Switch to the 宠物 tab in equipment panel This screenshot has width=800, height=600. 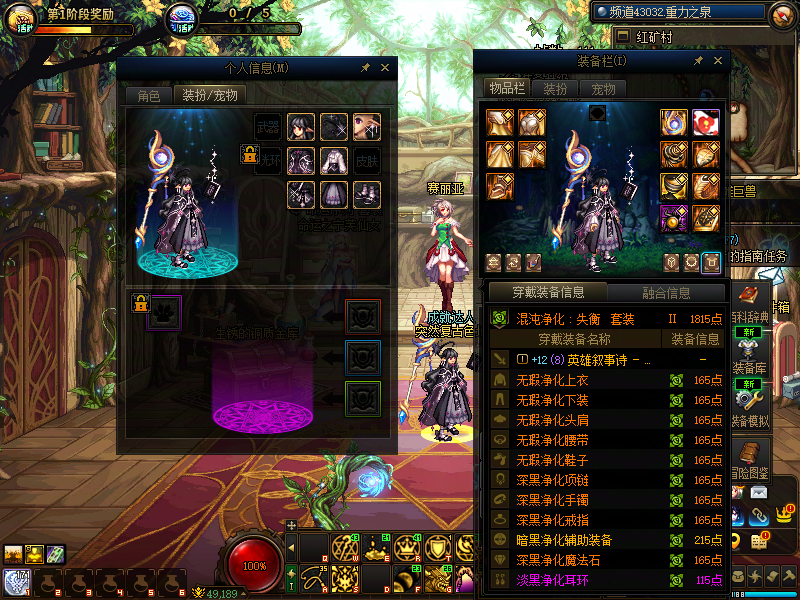click(604, 89)
